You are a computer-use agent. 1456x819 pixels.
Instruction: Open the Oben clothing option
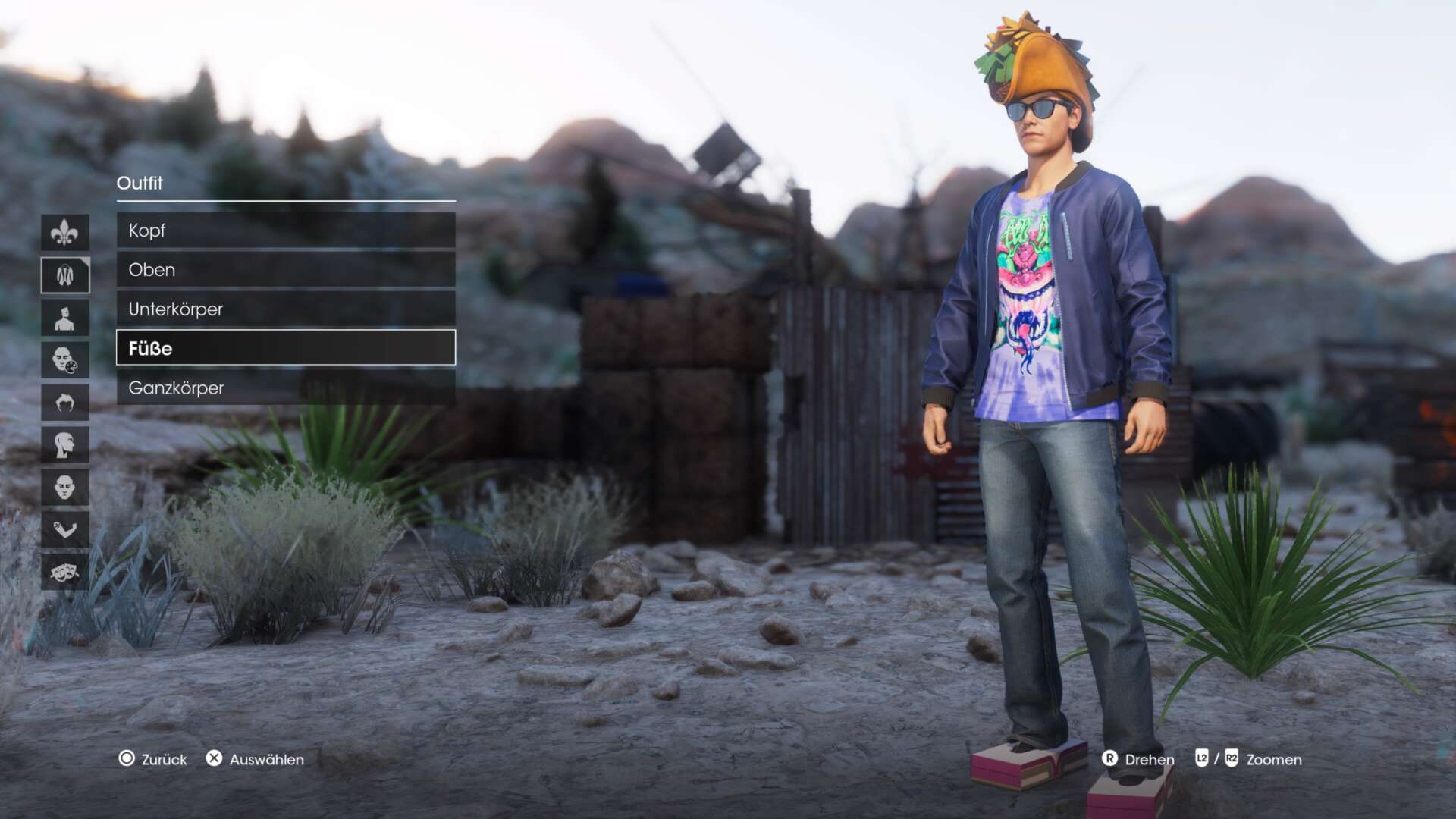click(x=285, y=270)
